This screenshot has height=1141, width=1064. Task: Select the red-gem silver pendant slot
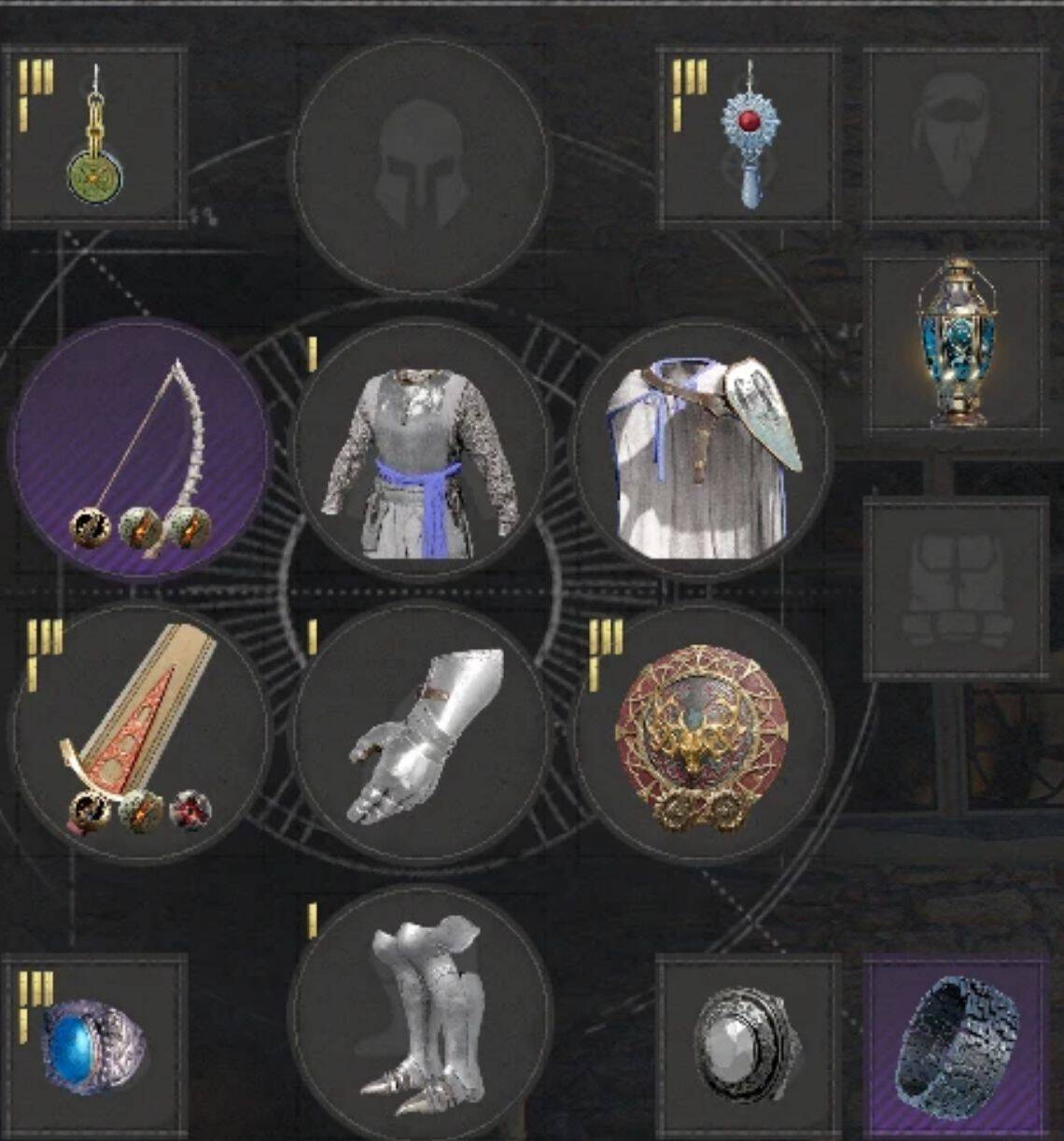click(749, 137)
